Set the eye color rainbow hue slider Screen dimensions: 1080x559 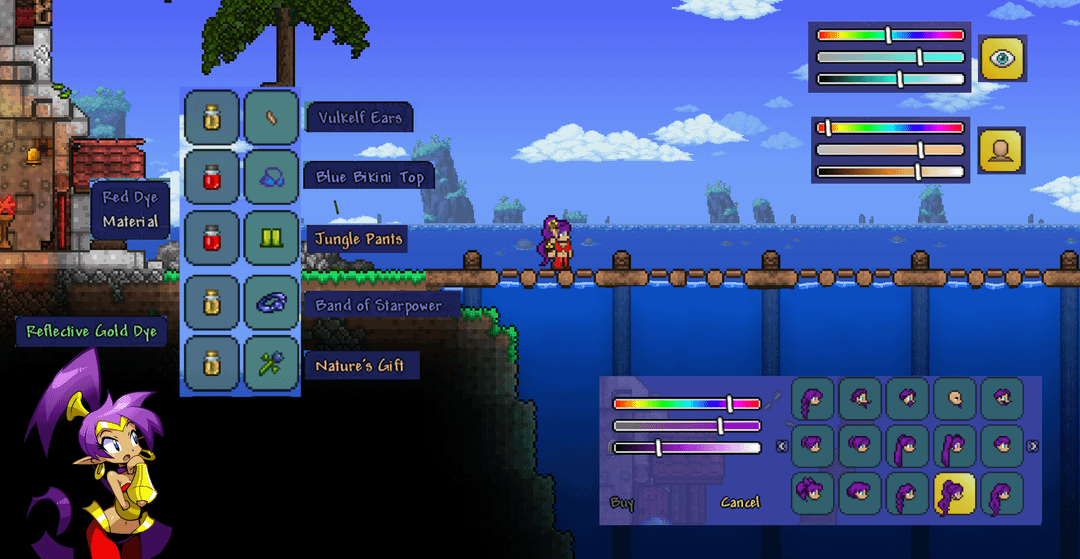(x=888, y=35)
